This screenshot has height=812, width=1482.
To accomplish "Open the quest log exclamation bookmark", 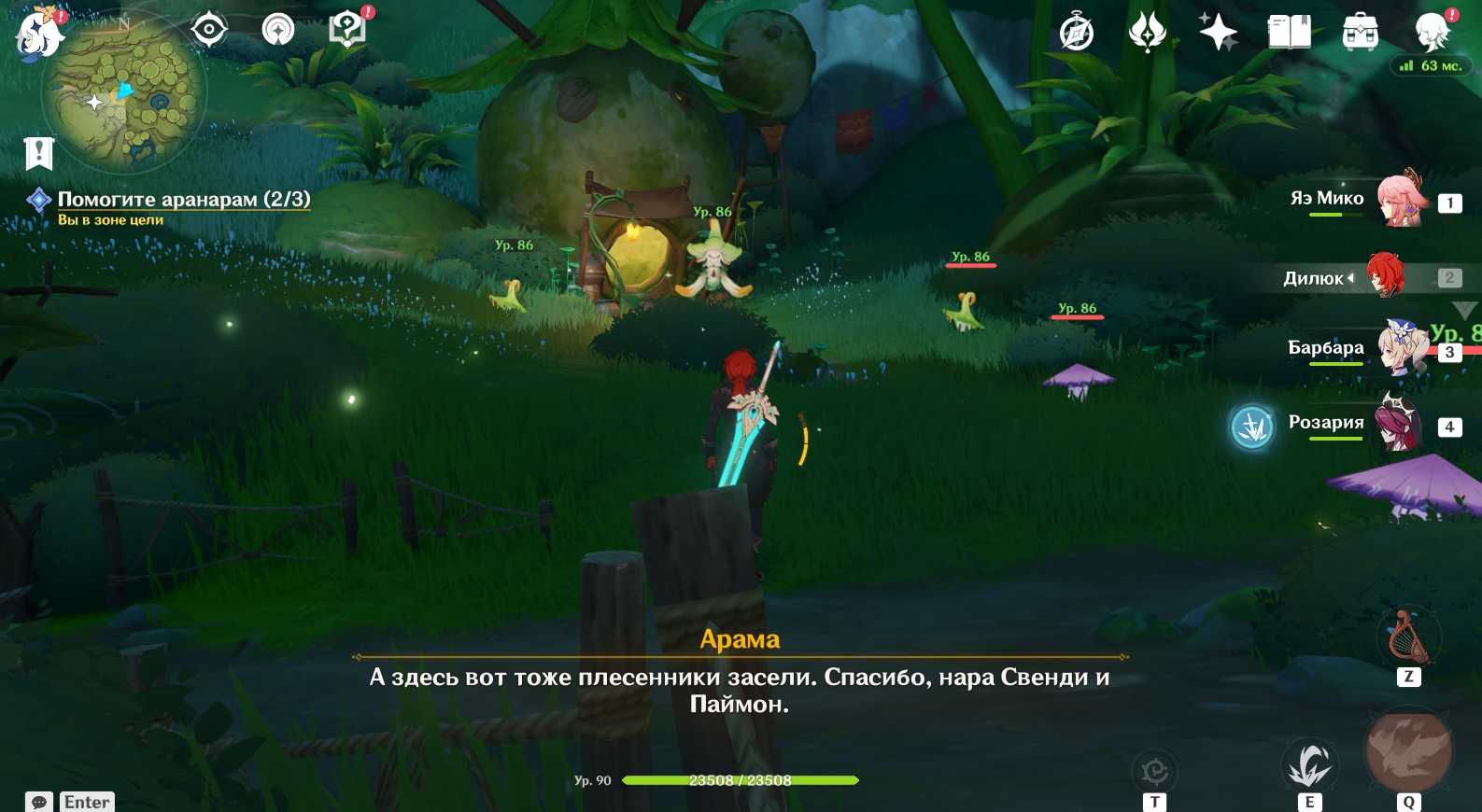I will point(39,152).
